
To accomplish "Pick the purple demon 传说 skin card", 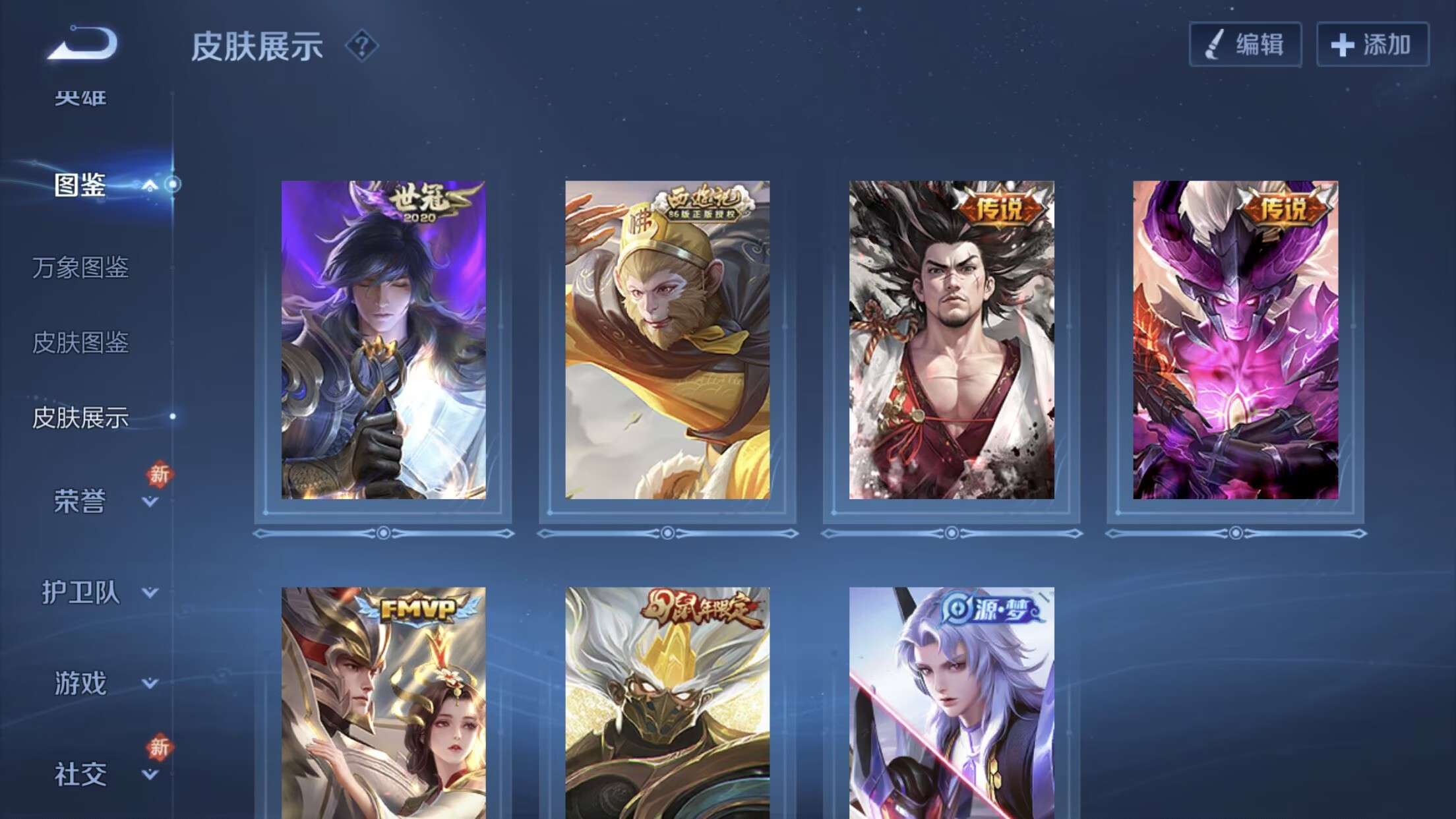I will pos(1236,340).
